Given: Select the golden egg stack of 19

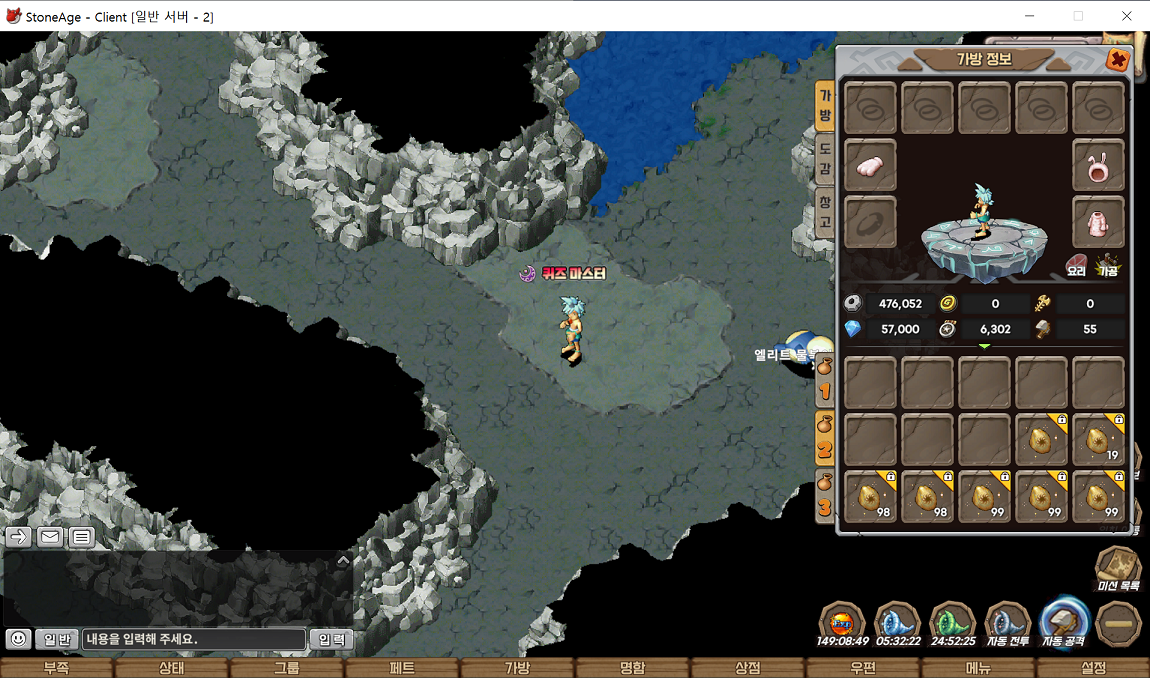Looking at the screenshot, I should [x=1098, y=440].
